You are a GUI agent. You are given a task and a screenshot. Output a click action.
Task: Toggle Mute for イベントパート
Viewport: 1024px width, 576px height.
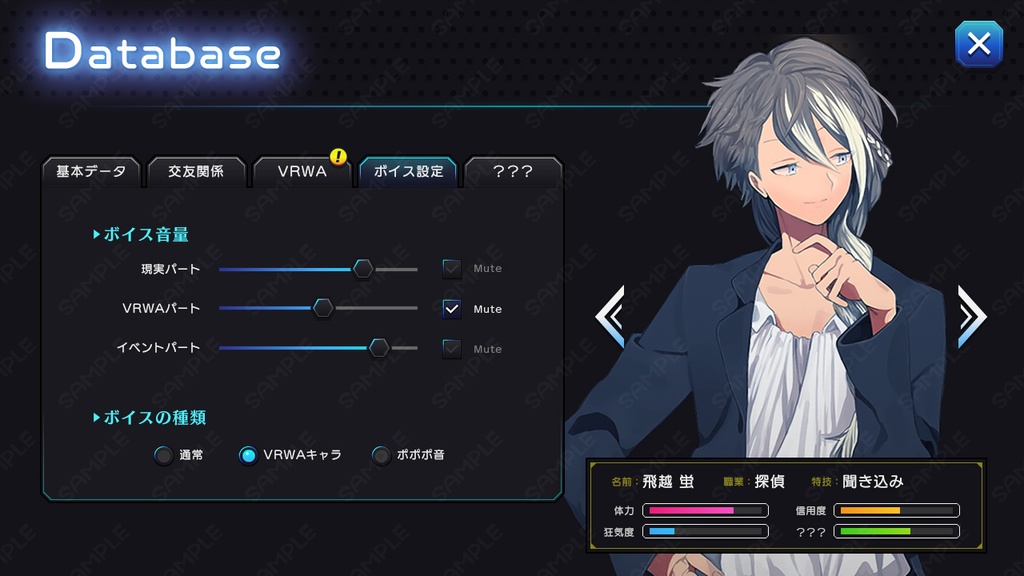(452, 348)
